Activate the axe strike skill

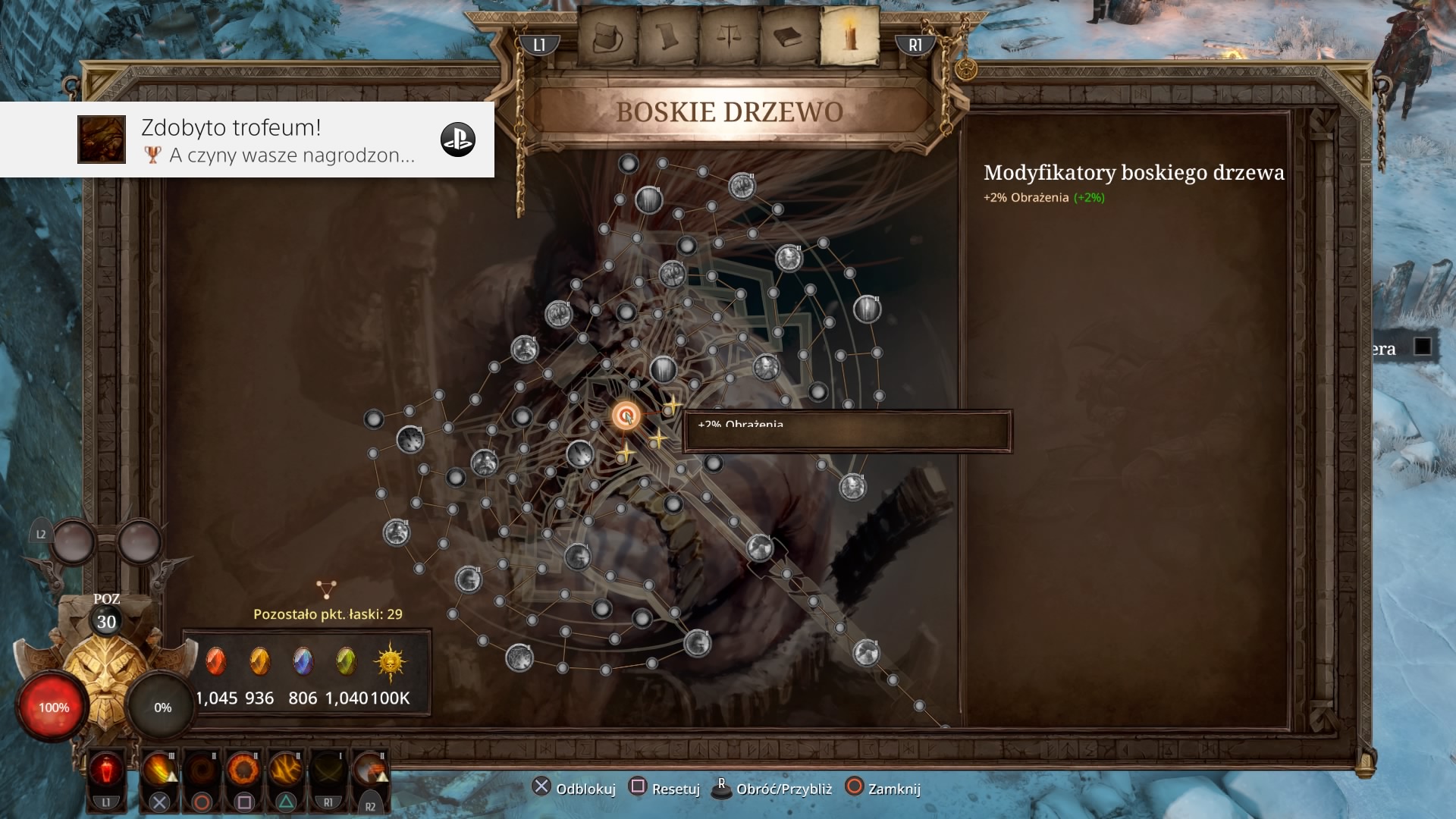(x=370, y=771)
